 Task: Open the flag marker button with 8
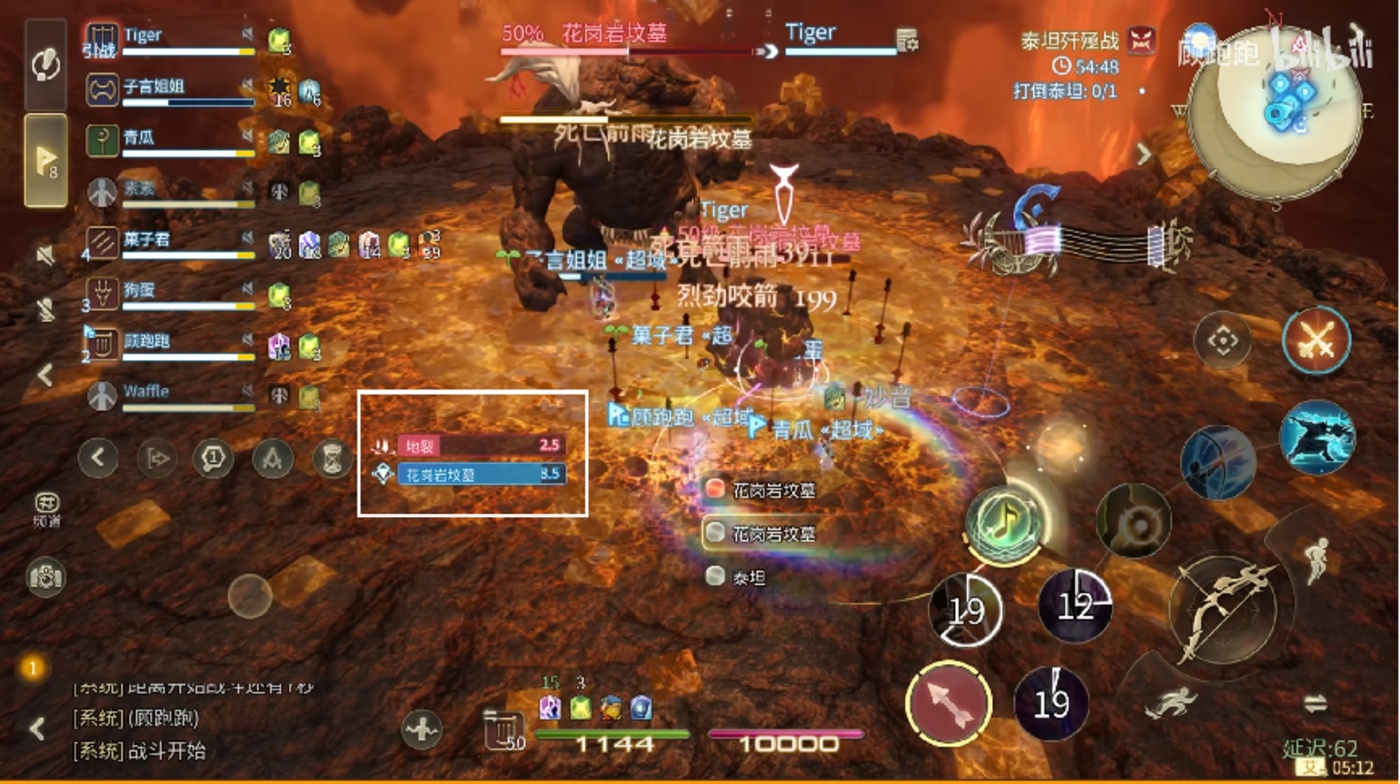click(46, 160)
